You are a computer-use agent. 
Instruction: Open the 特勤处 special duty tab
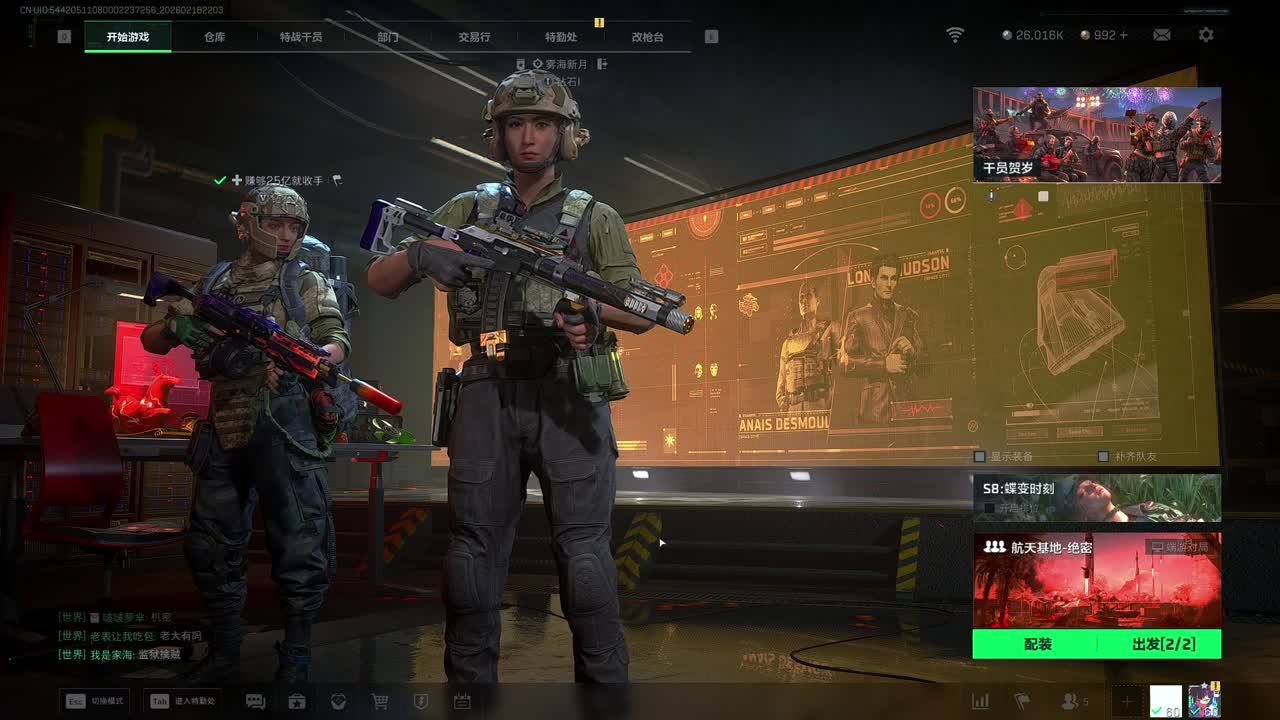561,37
